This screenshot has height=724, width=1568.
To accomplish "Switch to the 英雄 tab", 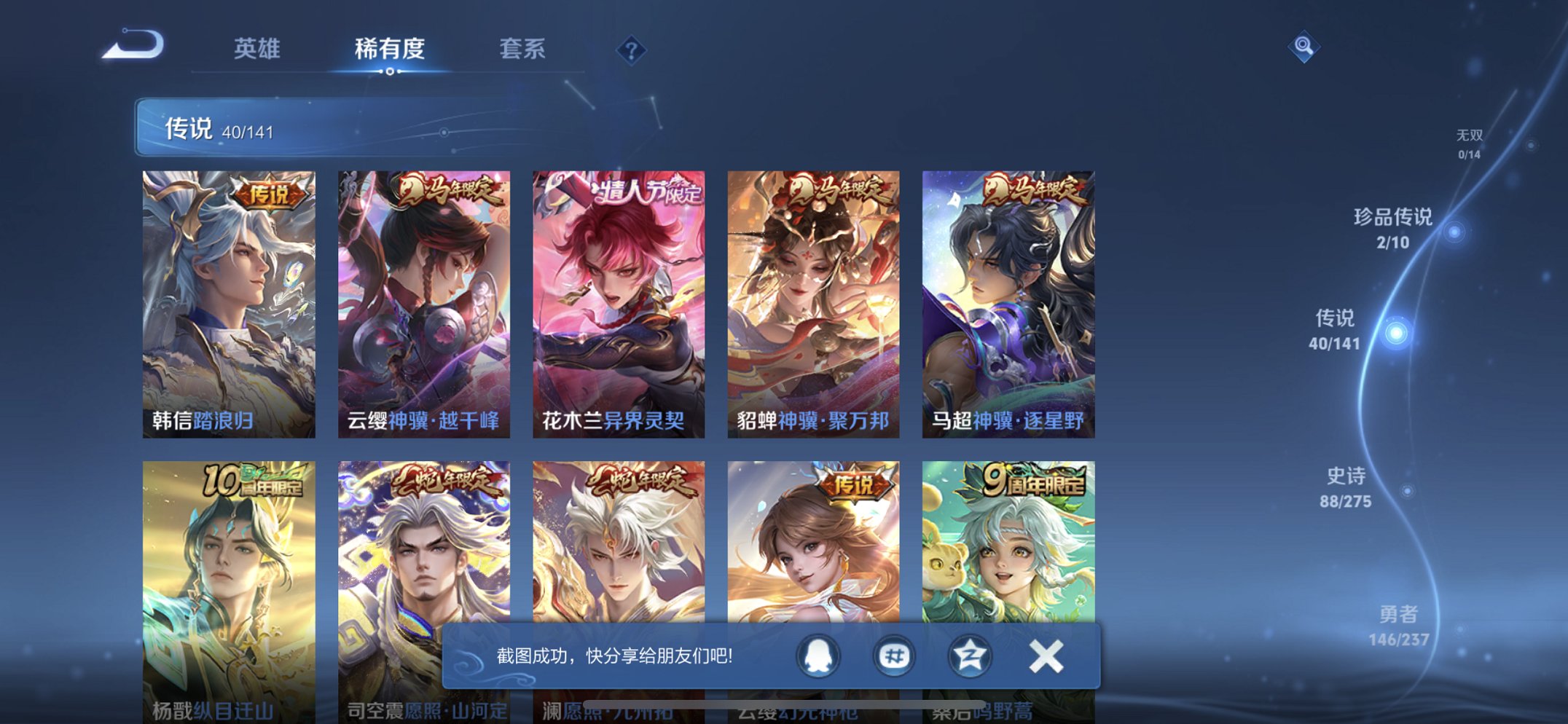I will click(256, 49).
